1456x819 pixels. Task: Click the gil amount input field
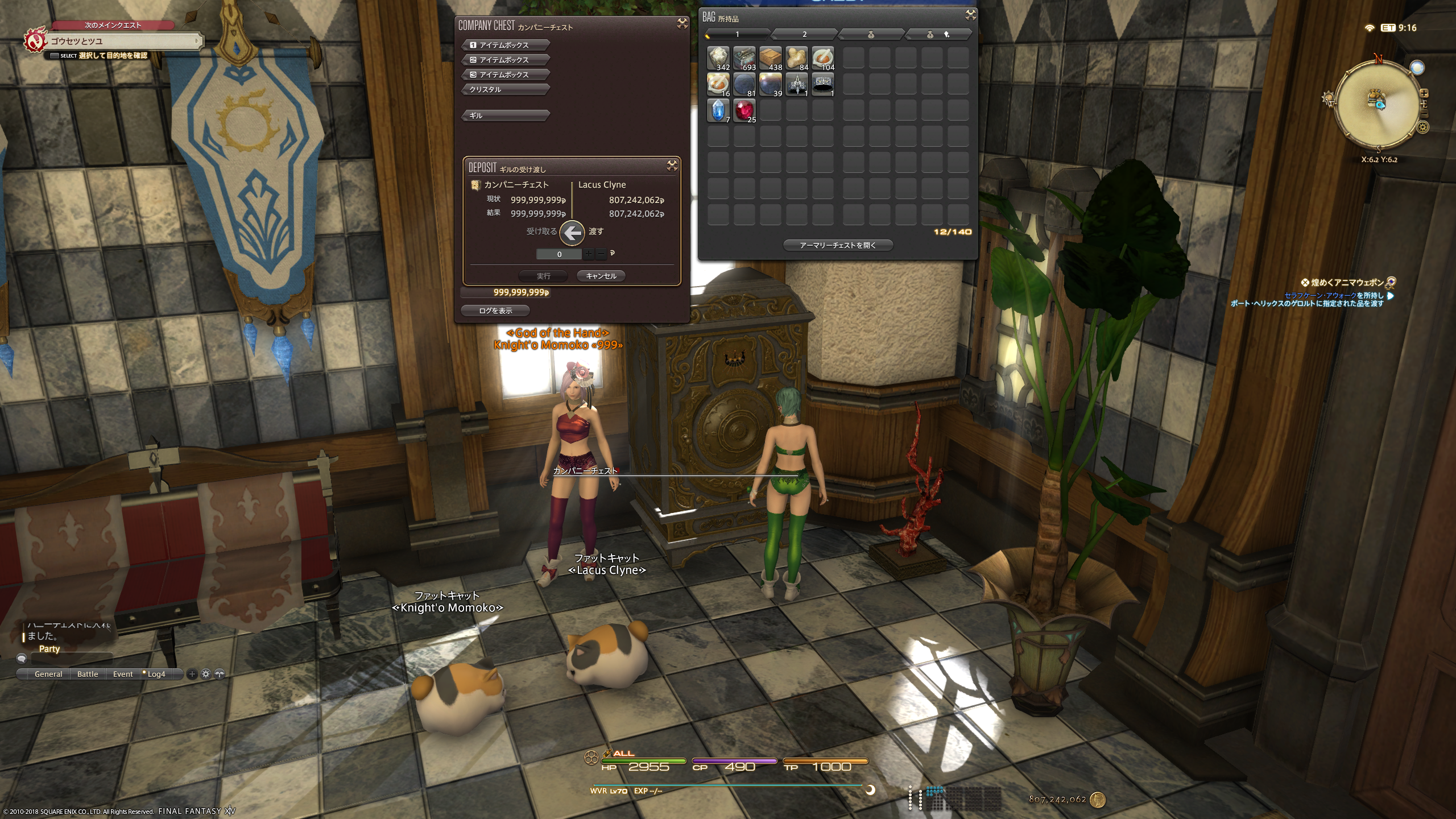tap(559, 254)
